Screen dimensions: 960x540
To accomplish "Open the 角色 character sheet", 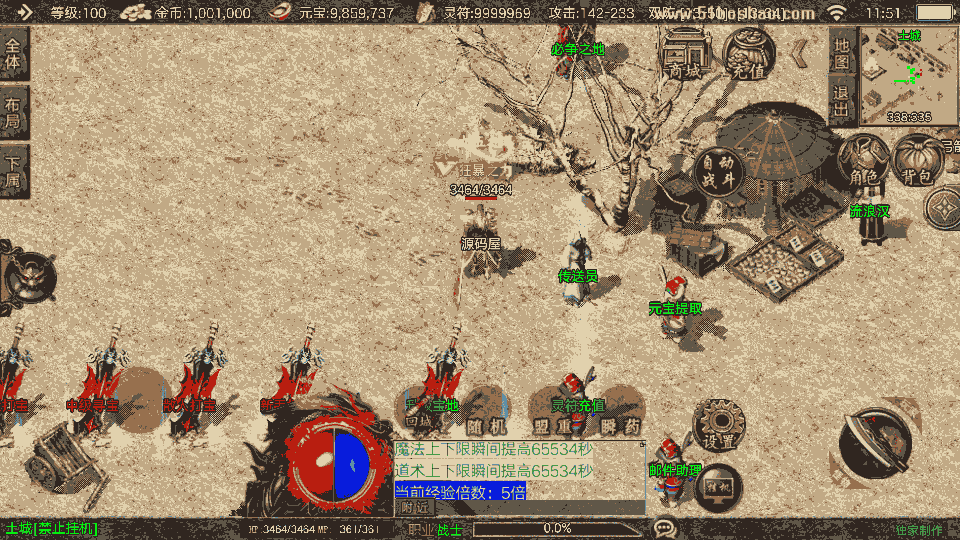I will click(x=863, y=160).
